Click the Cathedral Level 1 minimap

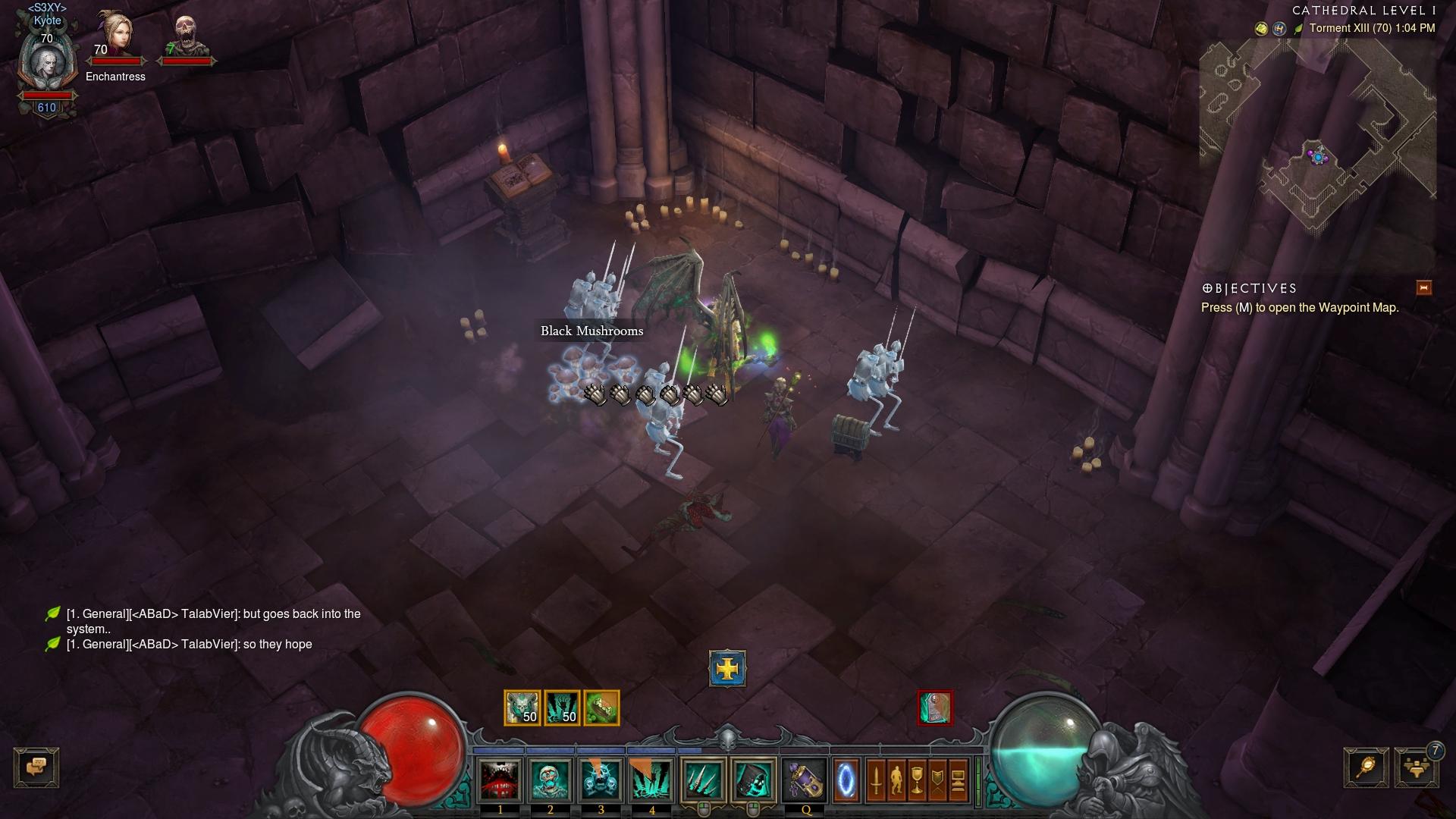[1318, 136]
